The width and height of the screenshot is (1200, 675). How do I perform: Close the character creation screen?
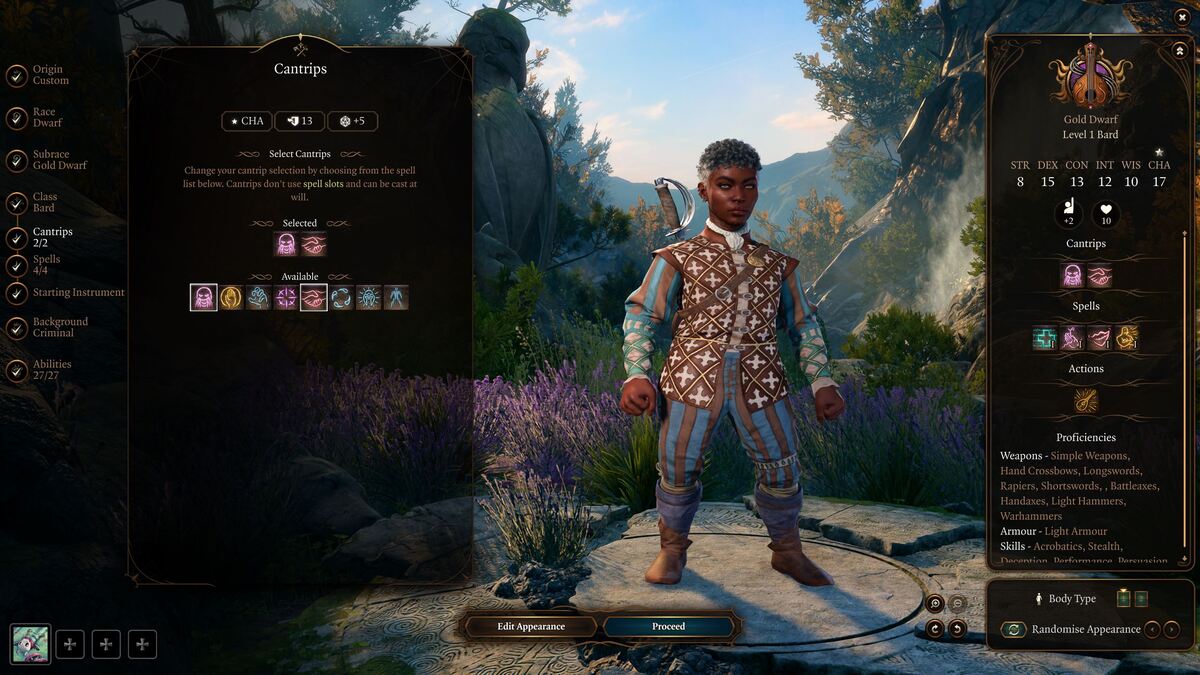tap(1180, 17)
